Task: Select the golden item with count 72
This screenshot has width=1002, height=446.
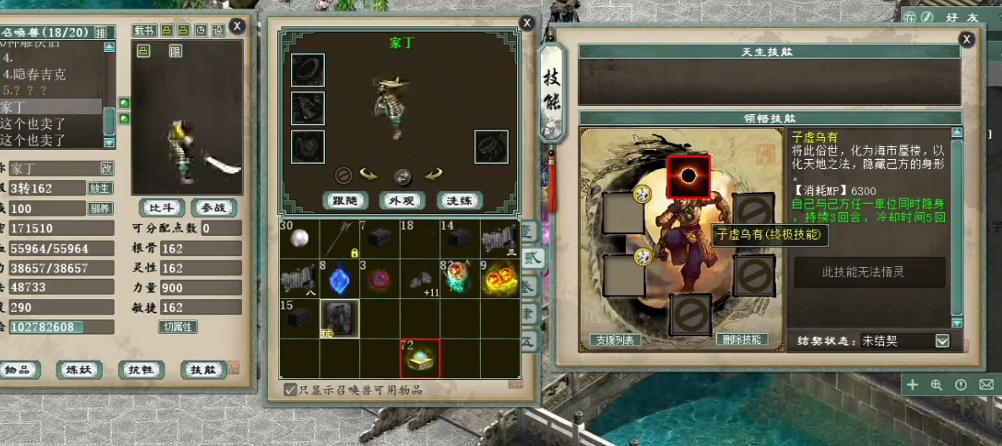Action: coord(420,358)
